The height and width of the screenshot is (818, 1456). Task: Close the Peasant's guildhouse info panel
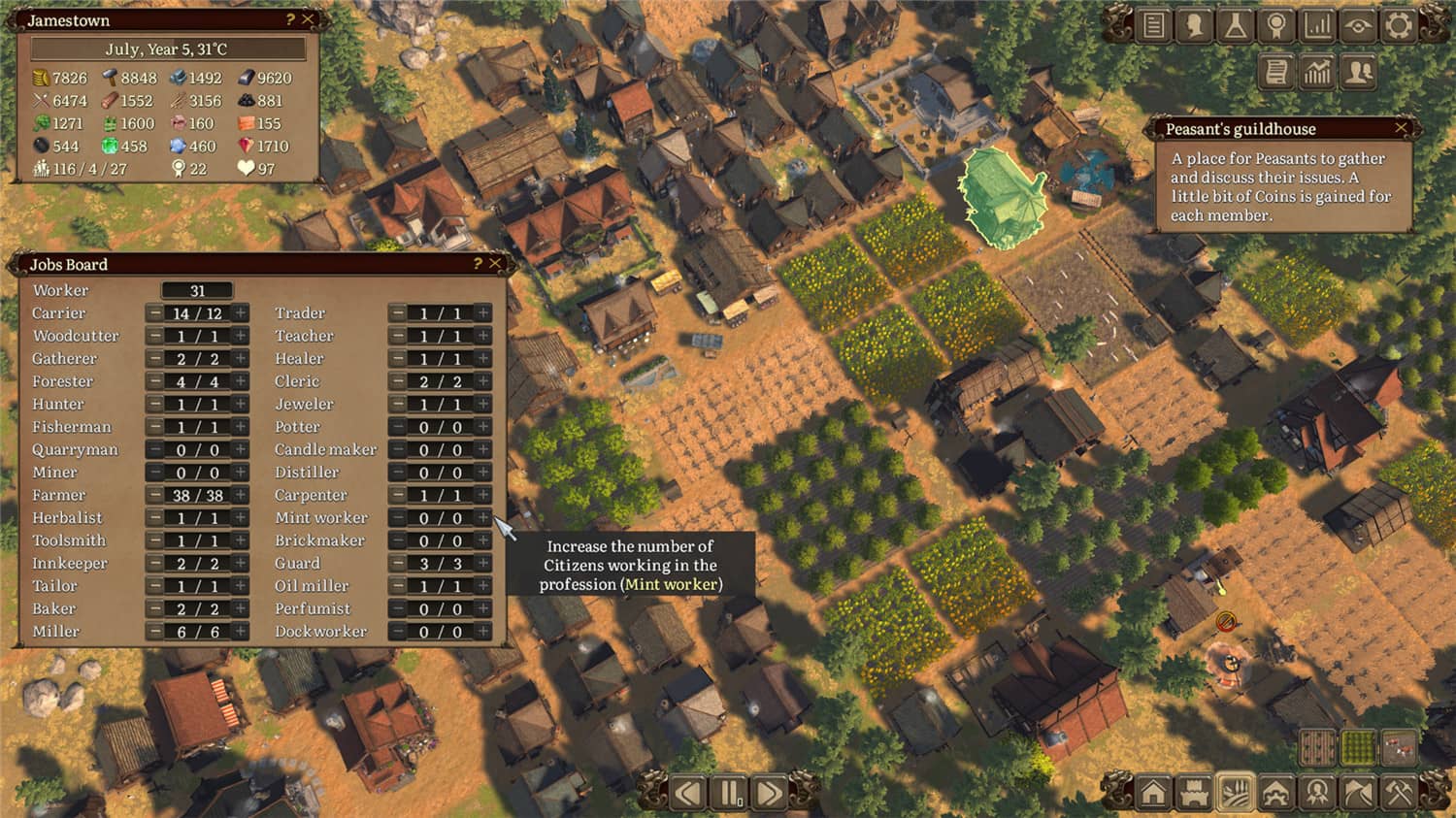pos(1401,128)
